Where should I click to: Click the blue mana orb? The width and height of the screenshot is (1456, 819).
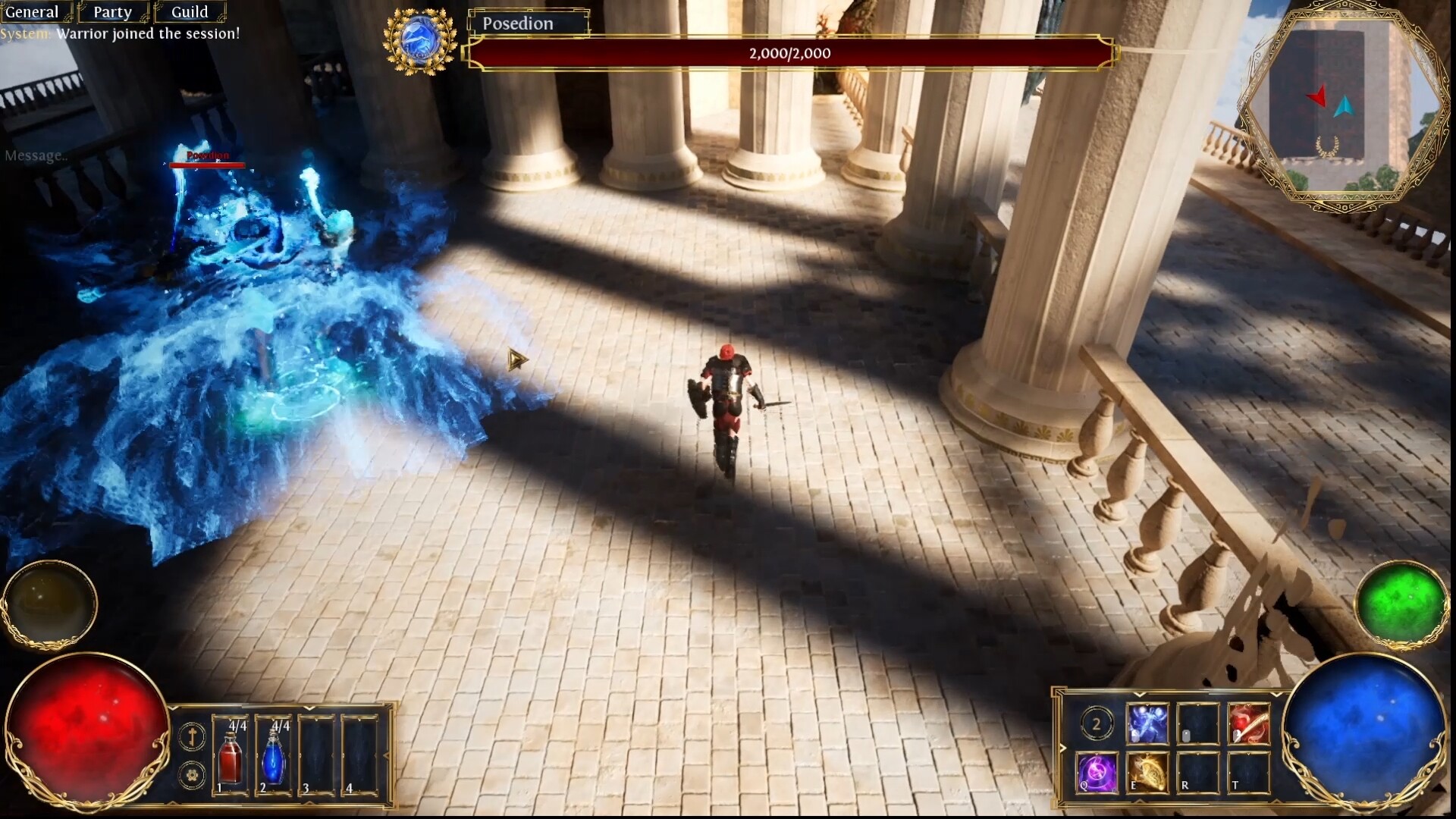pyautogui.click(x=1365, y=728)
